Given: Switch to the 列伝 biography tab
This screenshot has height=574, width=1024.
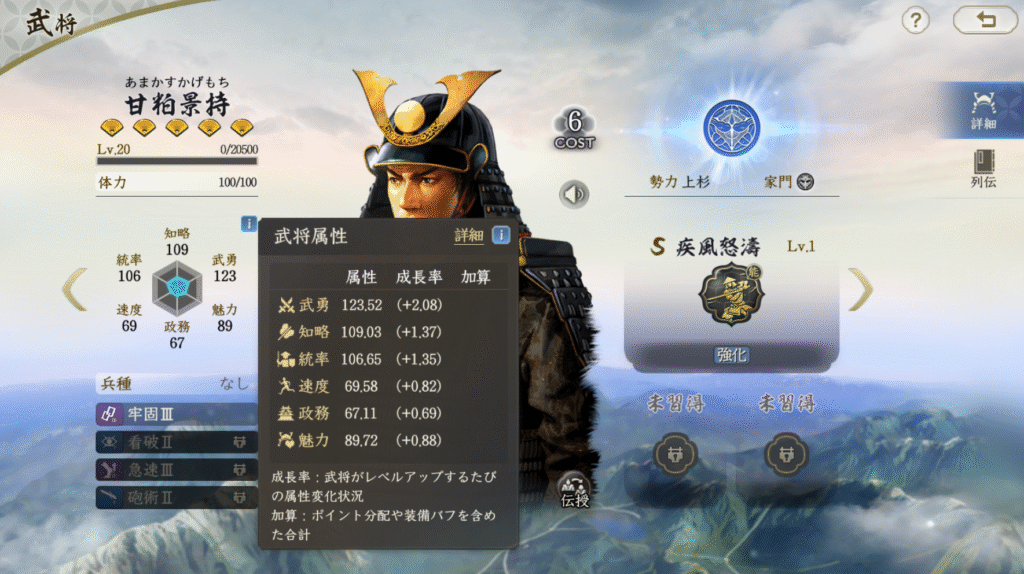Looking at the screenshot, I should (x=983, y=169).
